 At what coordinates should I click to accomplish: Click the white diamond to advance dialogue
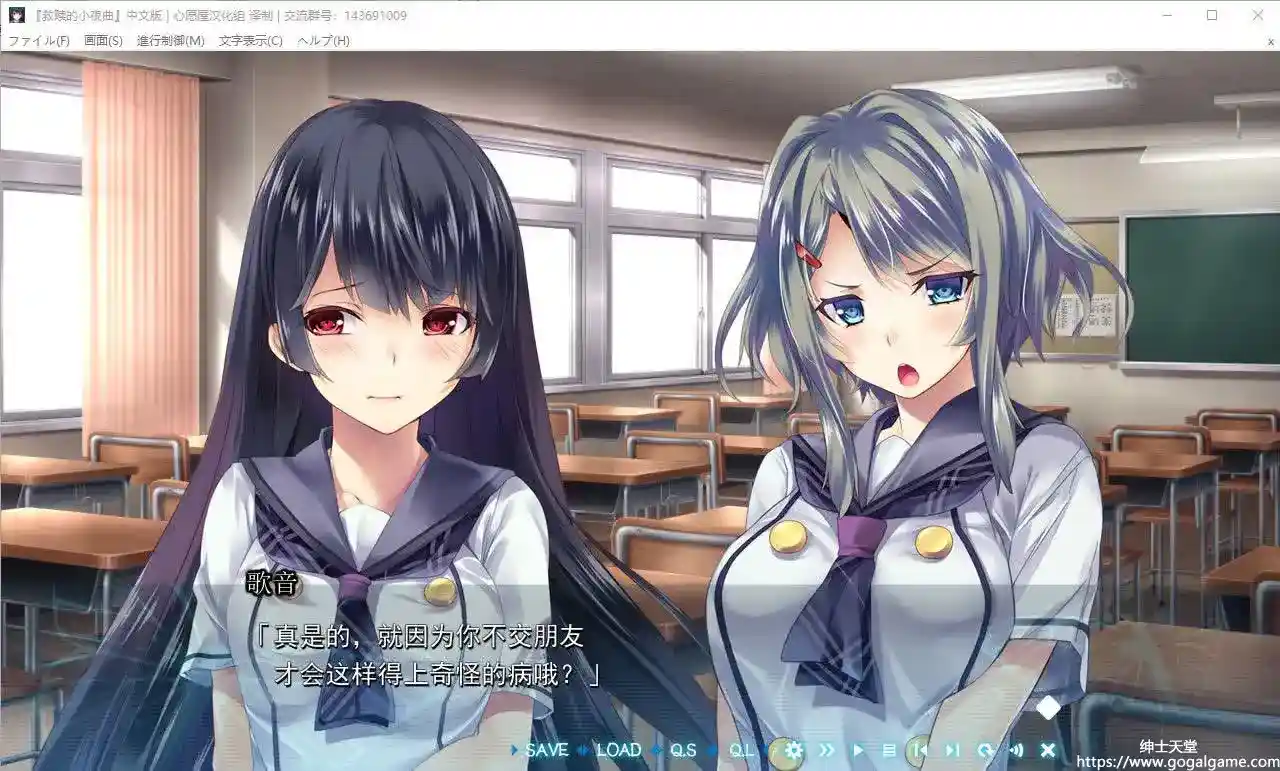tap(1046, 707)
